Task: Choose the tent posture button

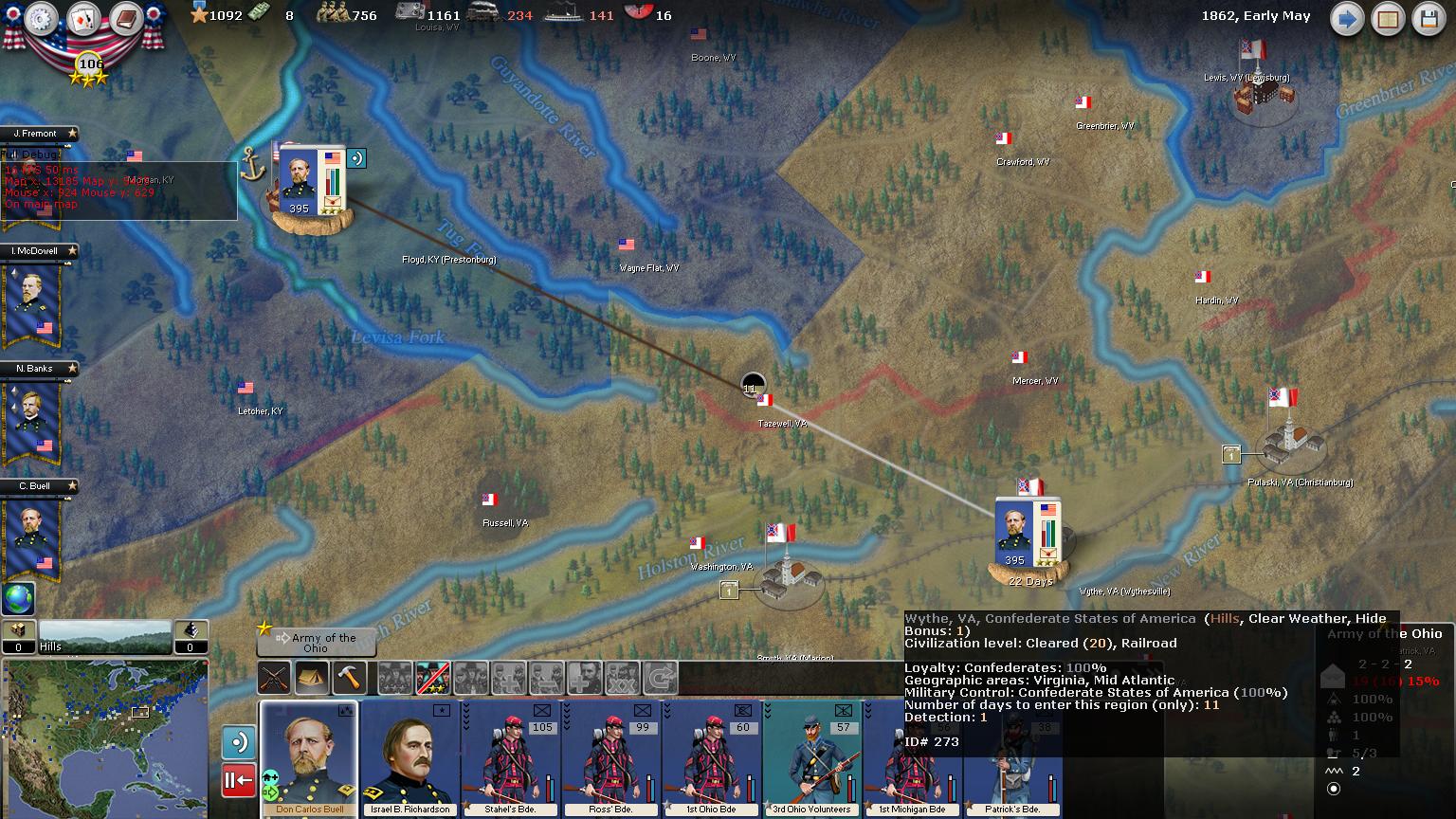Action: [x=312, y=678]
